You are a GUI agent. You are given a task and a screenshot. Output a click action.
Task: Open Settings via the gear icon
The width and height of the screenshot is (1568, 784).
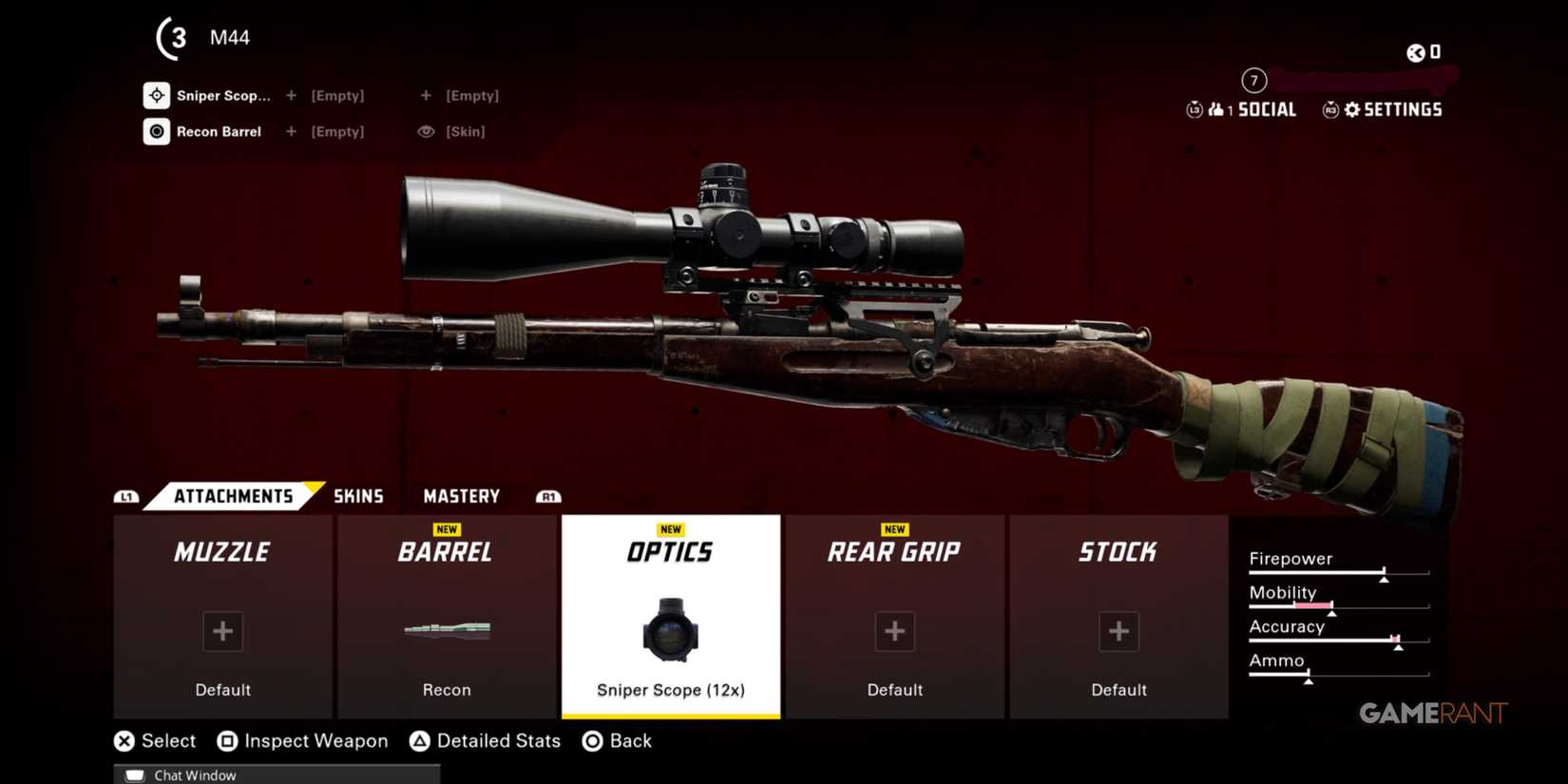(x=1351, y=108)
